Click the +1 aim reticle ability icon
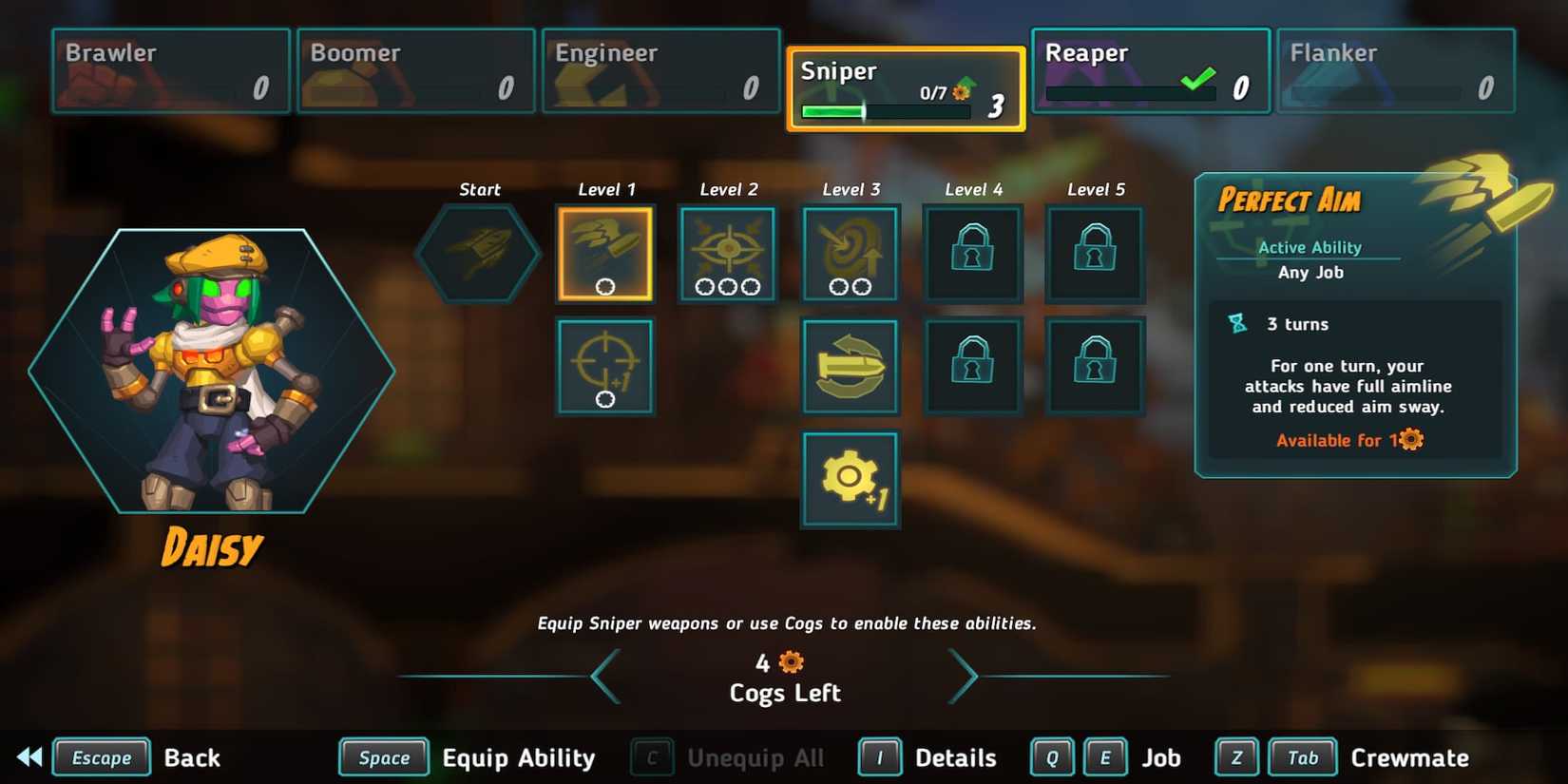The height and width of the screenshot is (784, 1568). (x=605, y=366)
